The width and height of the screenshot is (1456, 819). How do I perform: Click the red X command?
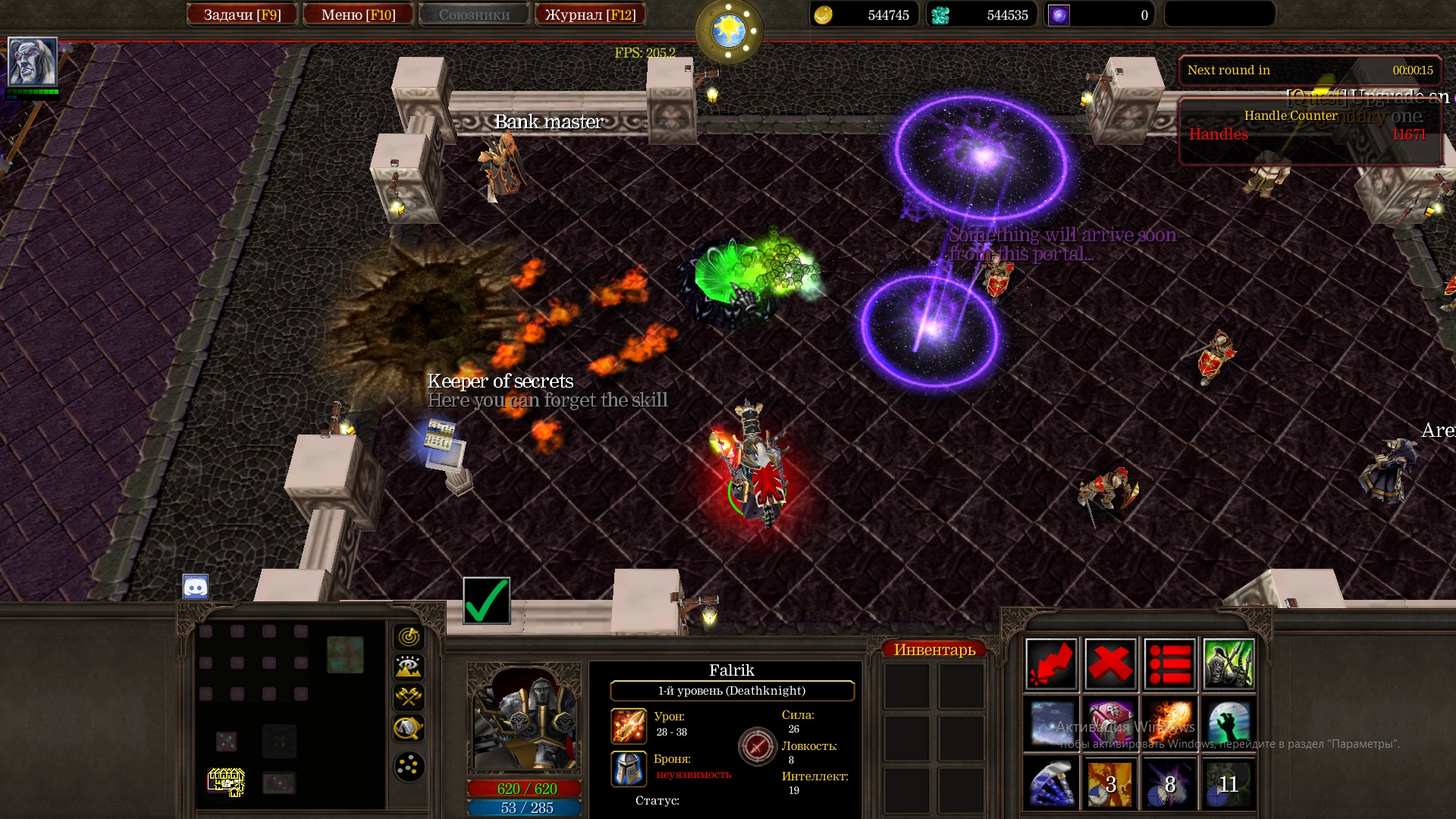coord(1110,664)
